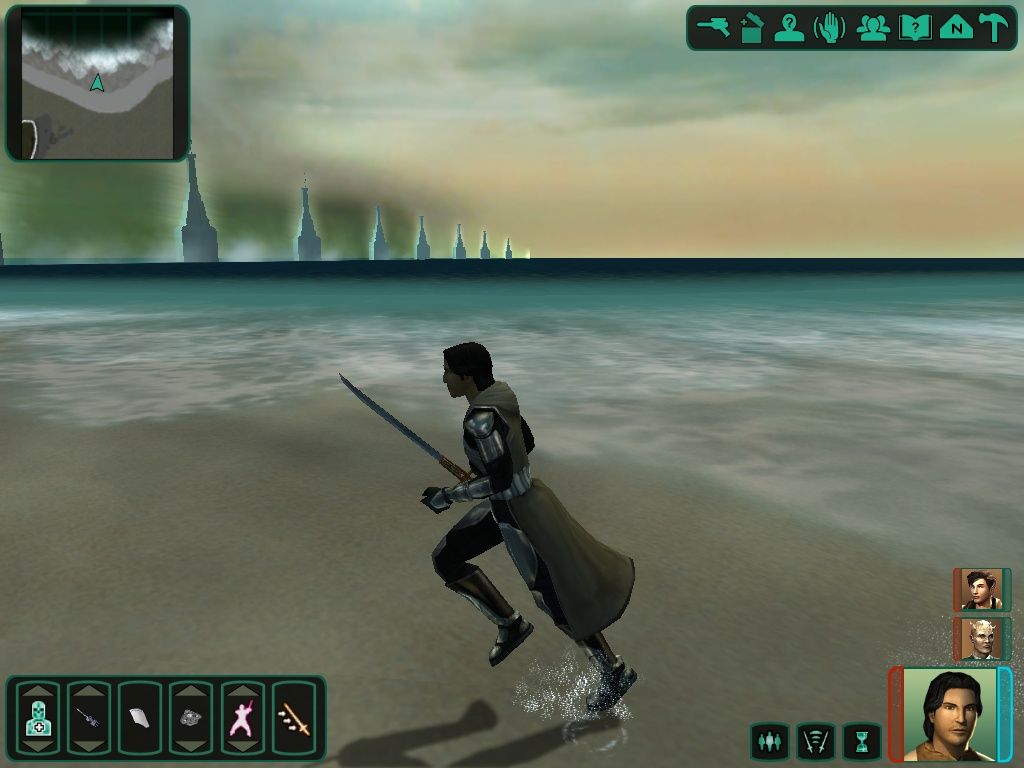Image resolution: width=1024 pixels, height=768 pixels.
Task: Open the character sheet silhouette icon
Action: [x=789, y=28]
